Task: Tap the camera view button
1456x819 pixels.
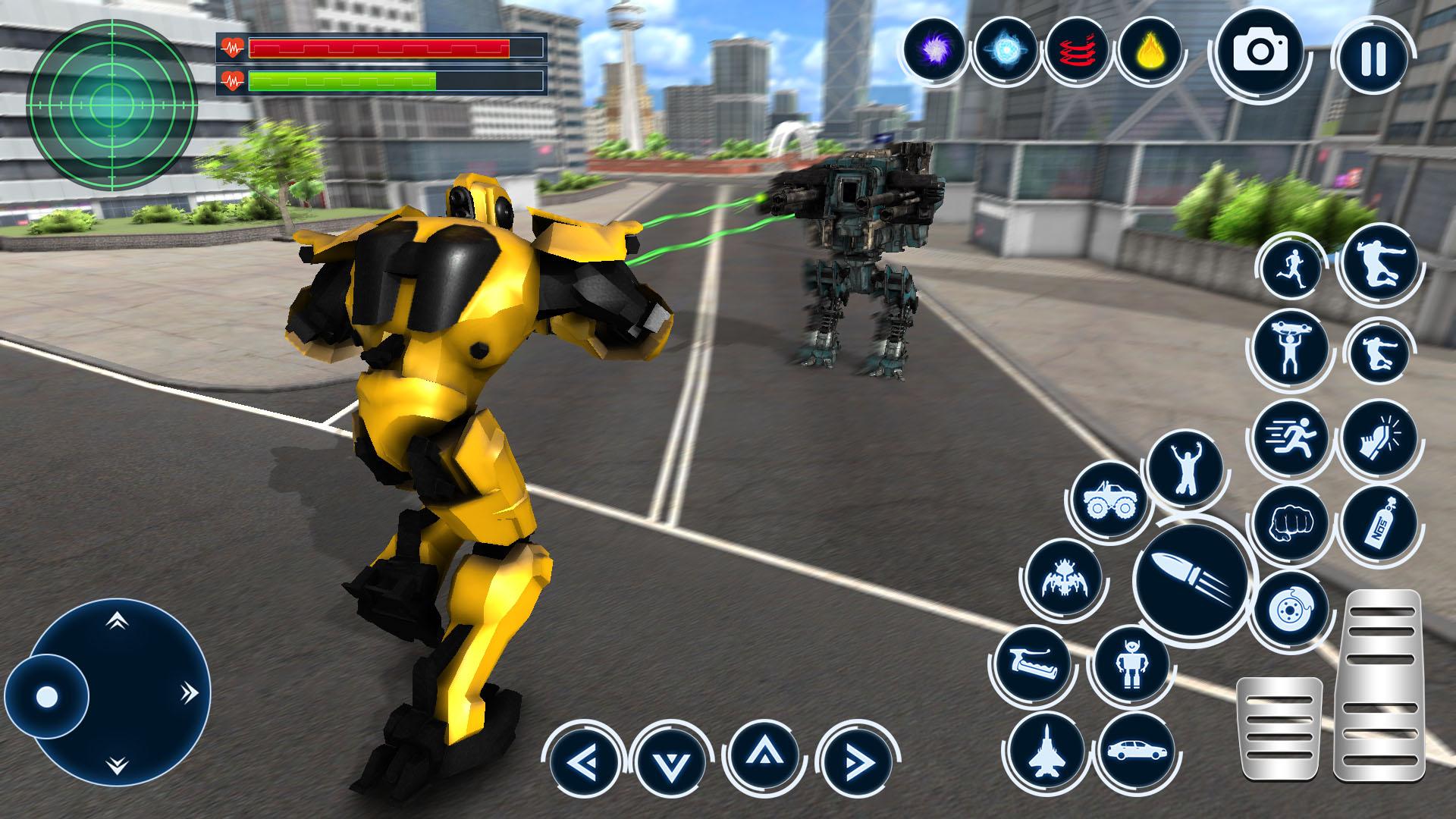Action: click(1260, 52)
